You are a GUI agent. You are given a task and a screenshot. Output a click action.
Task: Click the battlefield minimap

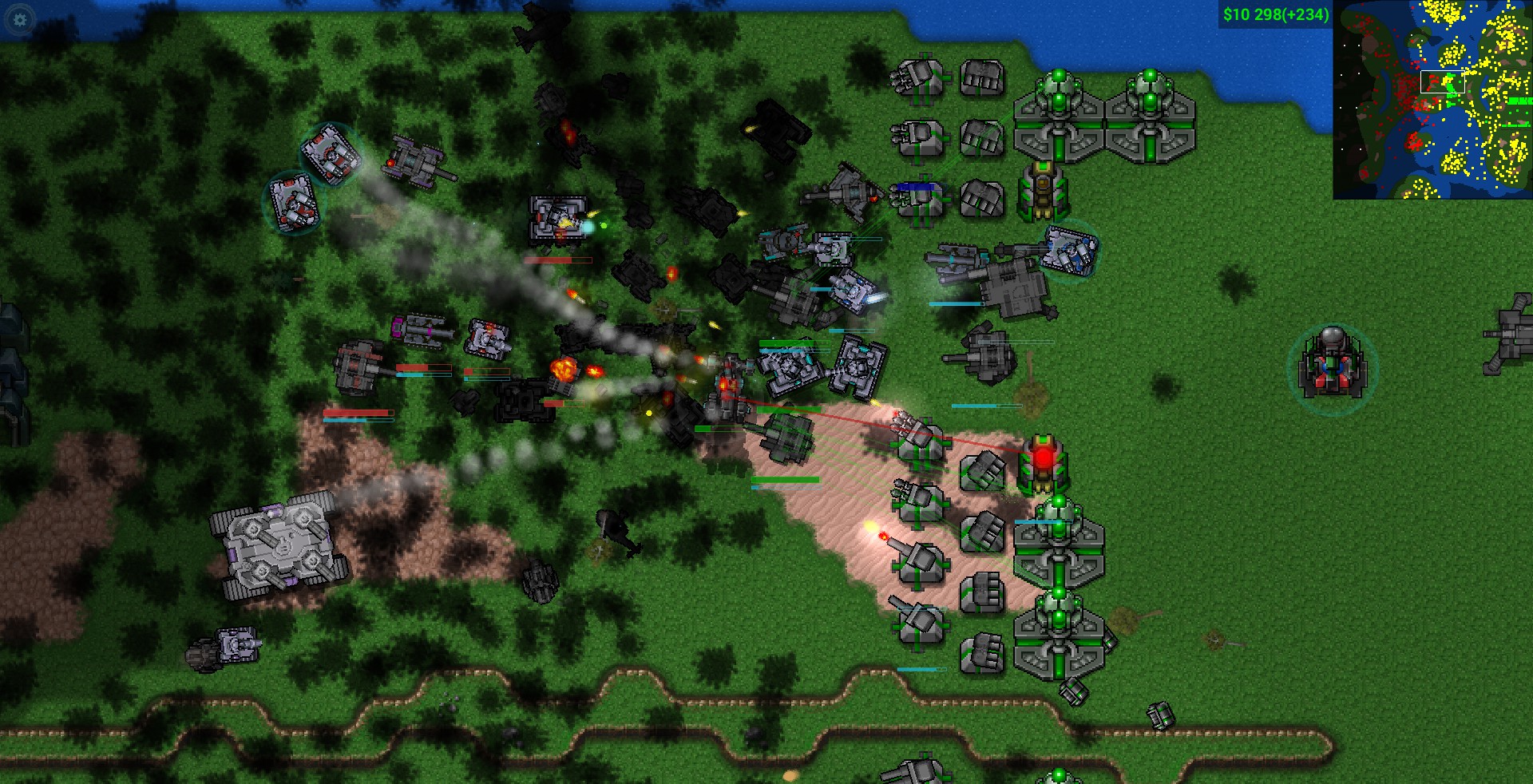1432,100
